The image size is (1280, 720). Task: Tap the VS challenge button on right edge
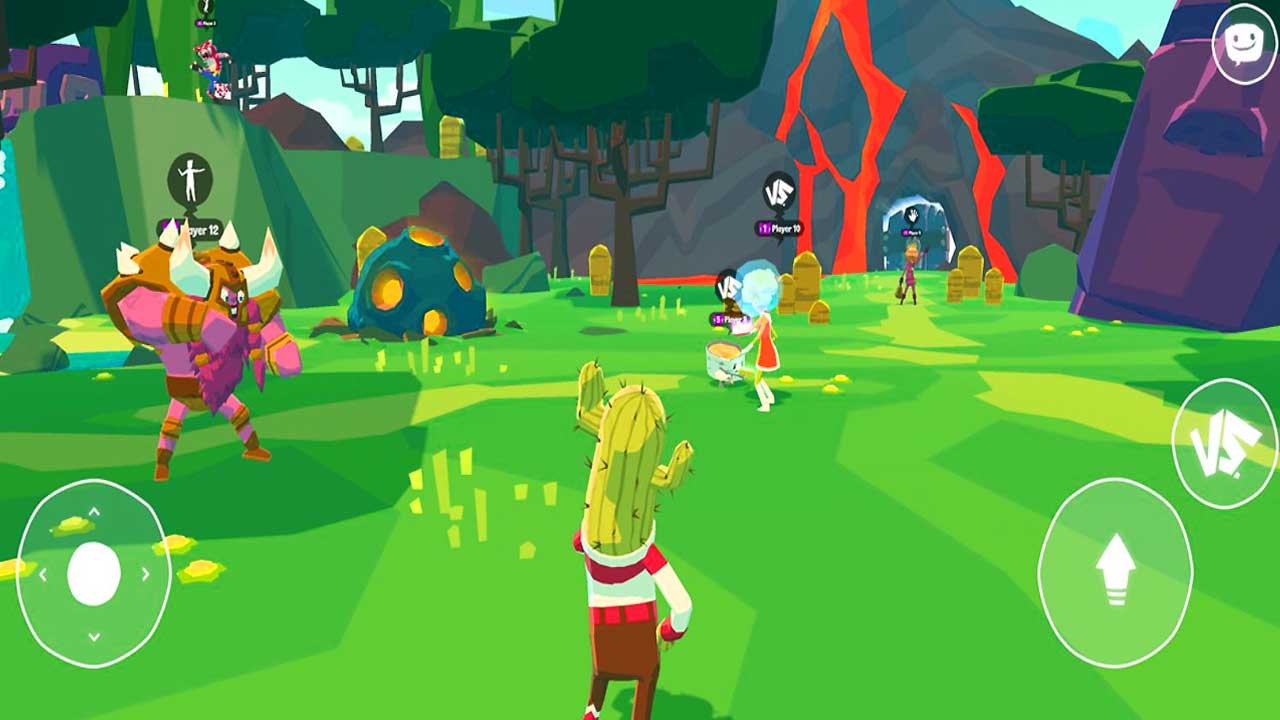1222,449
